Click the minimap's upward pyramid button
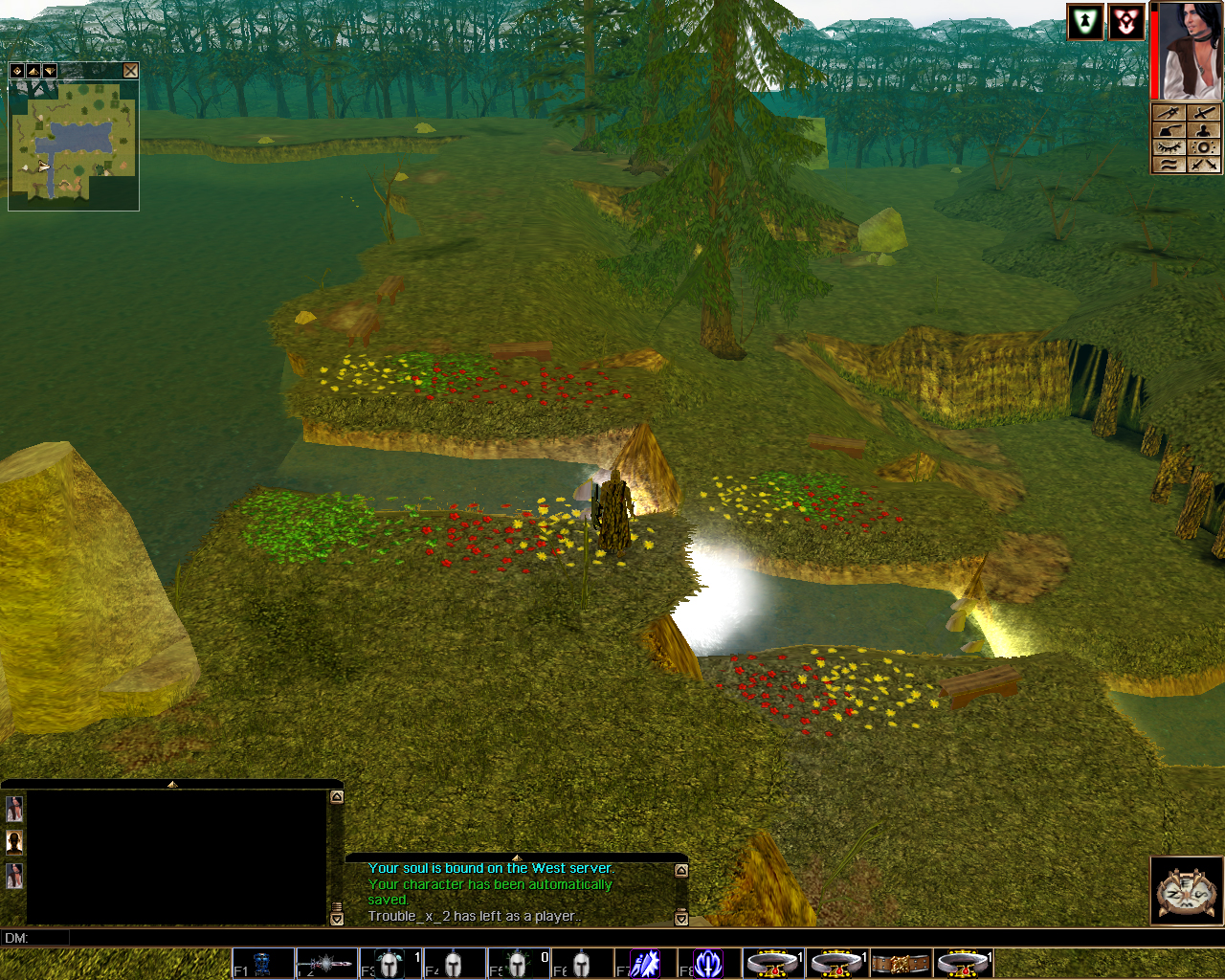The width and height of the screenshot is (1225, 980). click(33, 71)
